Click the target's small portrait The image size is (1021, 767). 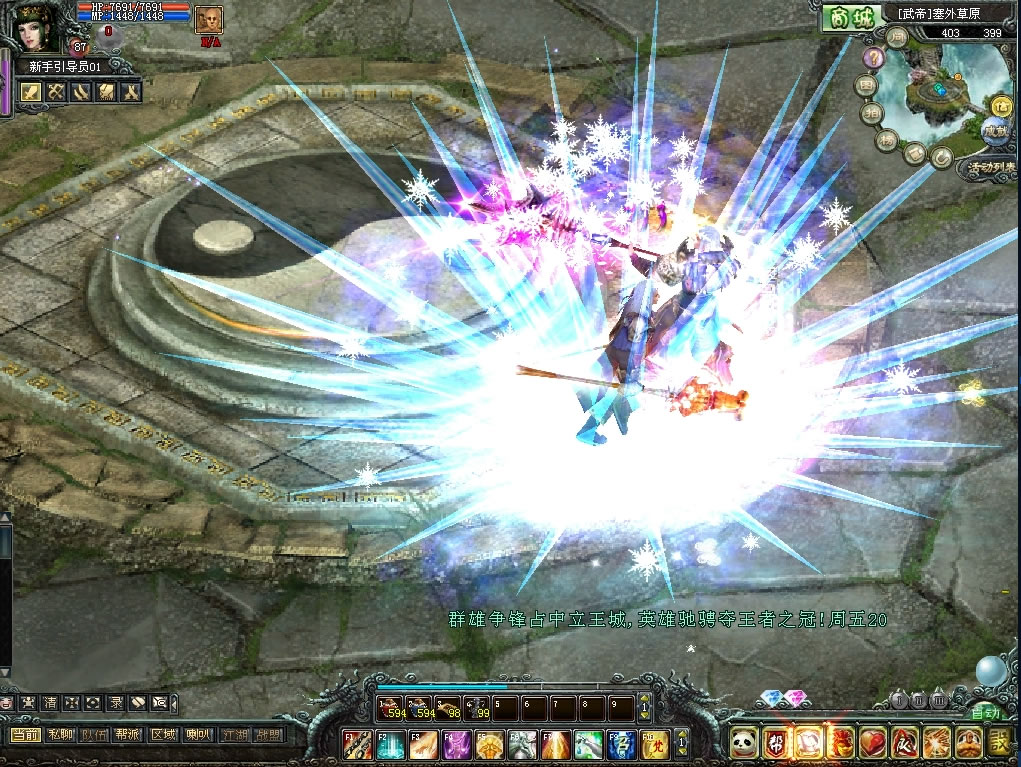(209, 20)
